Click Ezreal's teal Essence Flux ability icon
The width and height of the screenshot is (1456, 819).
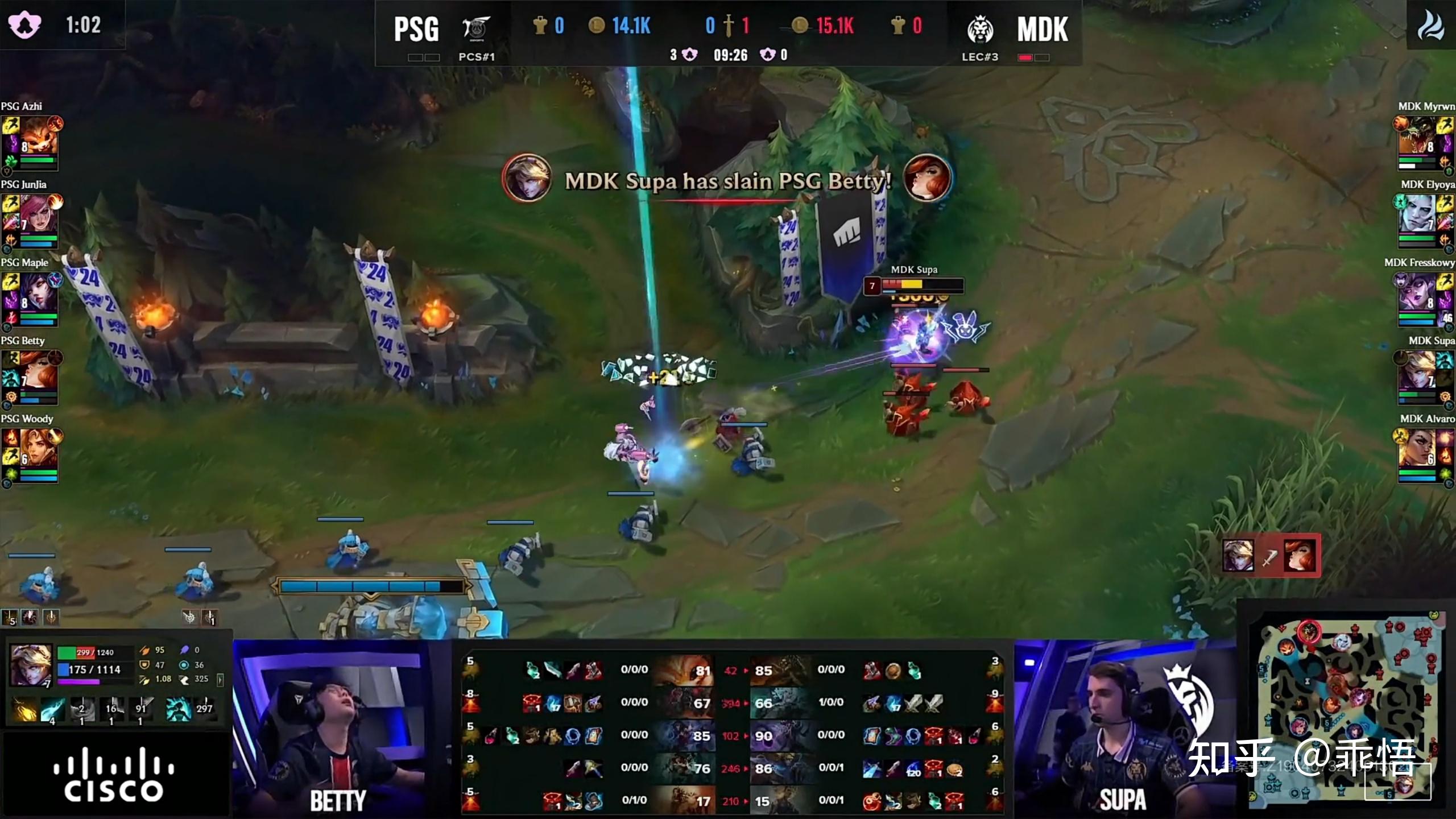tap(52, 710)
